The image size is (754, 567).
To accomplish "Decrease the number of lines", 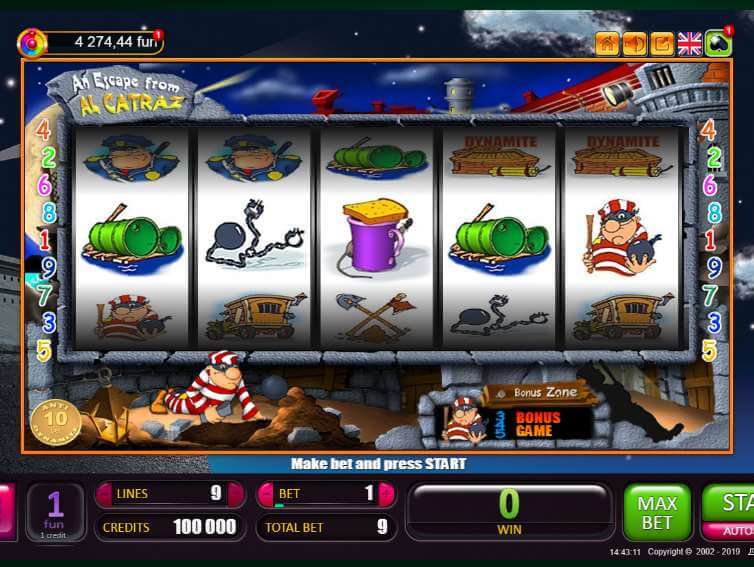I will [104, 494].
